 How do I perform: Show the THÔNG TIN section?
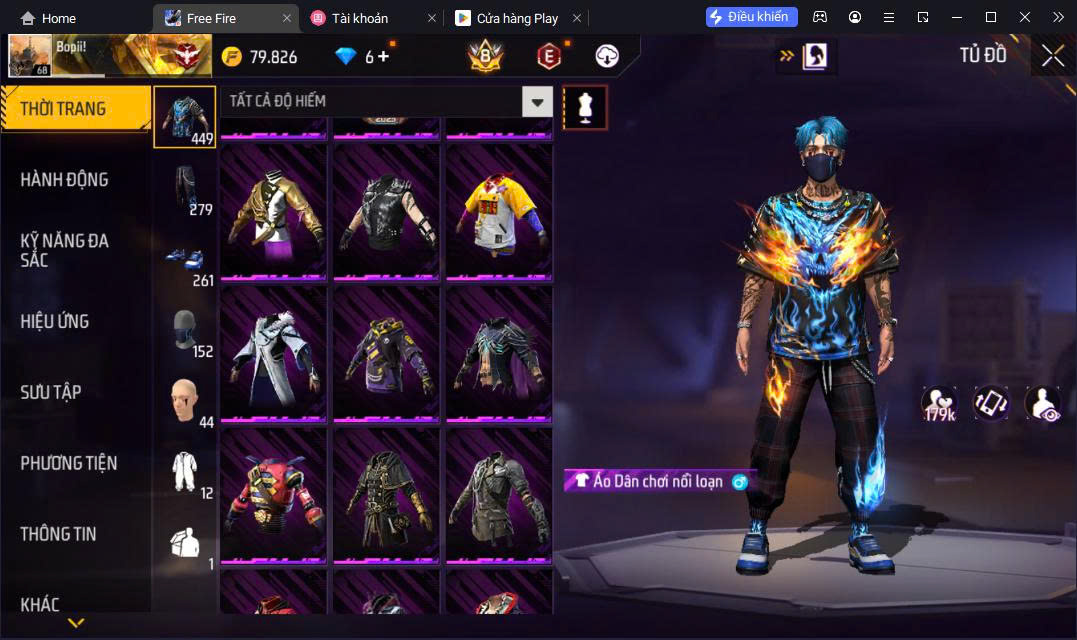tap(59, 534)
